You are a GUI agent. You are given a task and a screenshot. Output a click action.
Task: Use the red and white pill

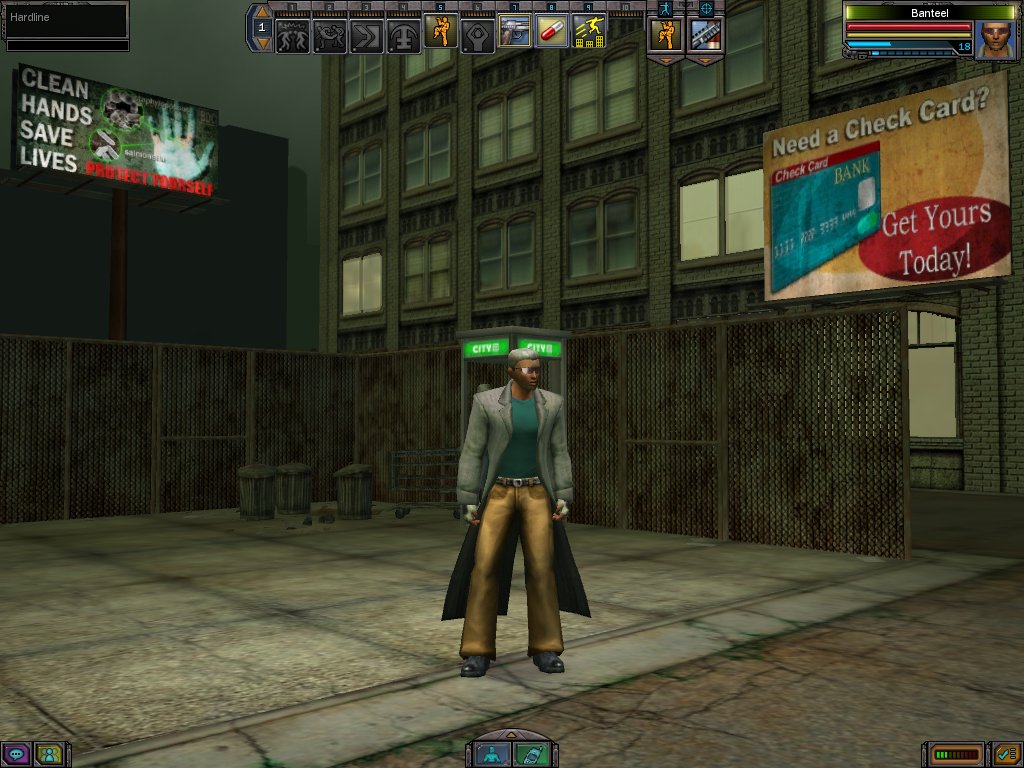[x=552, y=32]
